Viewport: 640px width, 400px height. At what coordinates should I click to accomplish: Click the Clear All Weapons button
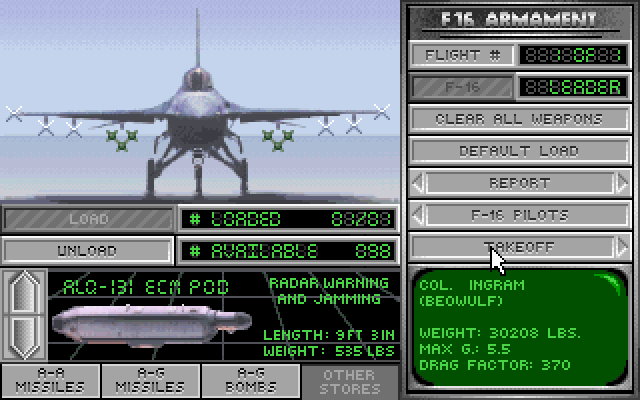pyautogui.click(x=518, y=119)
